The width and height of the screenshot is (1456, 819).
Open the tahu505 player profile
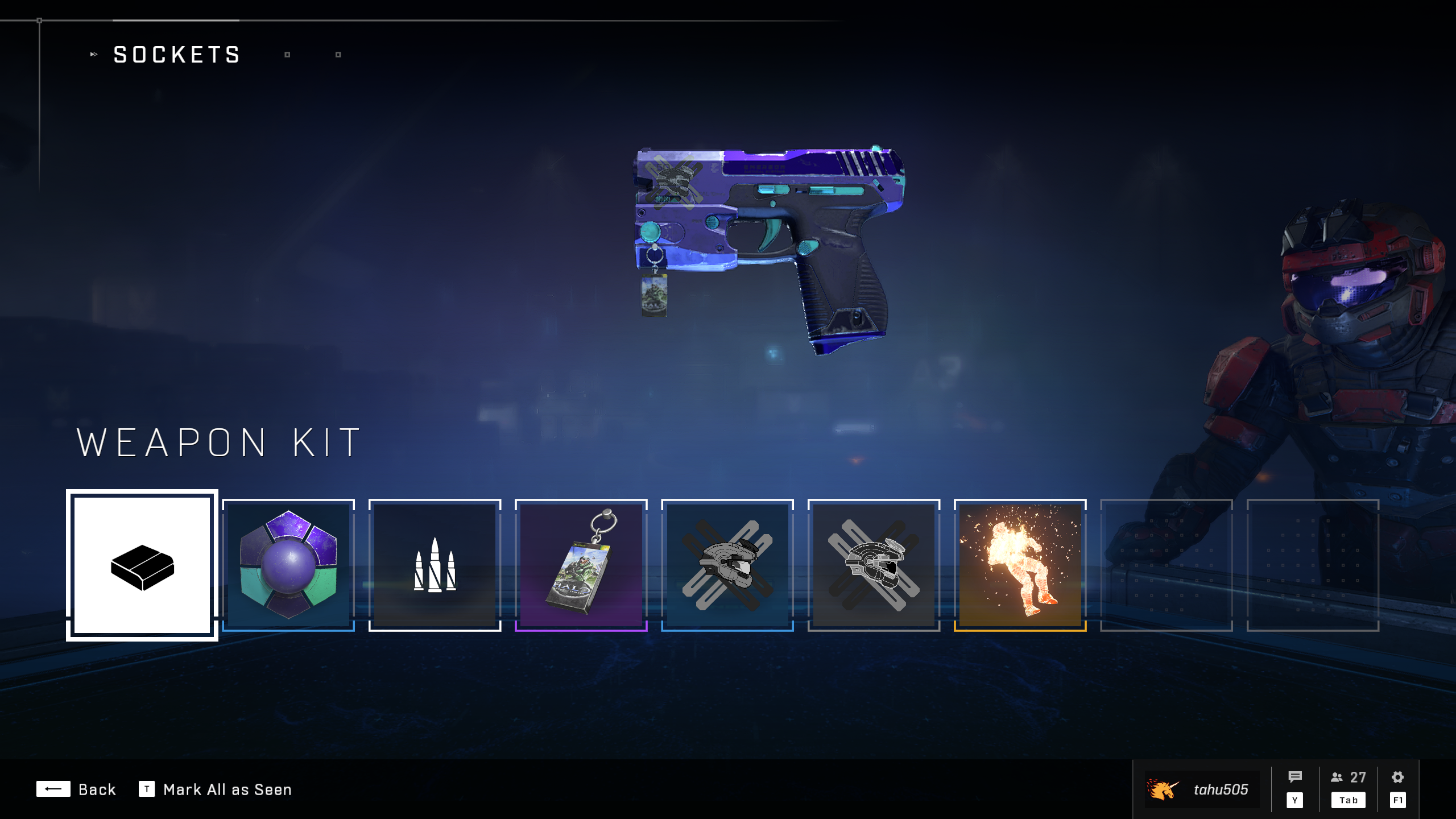1201,789
